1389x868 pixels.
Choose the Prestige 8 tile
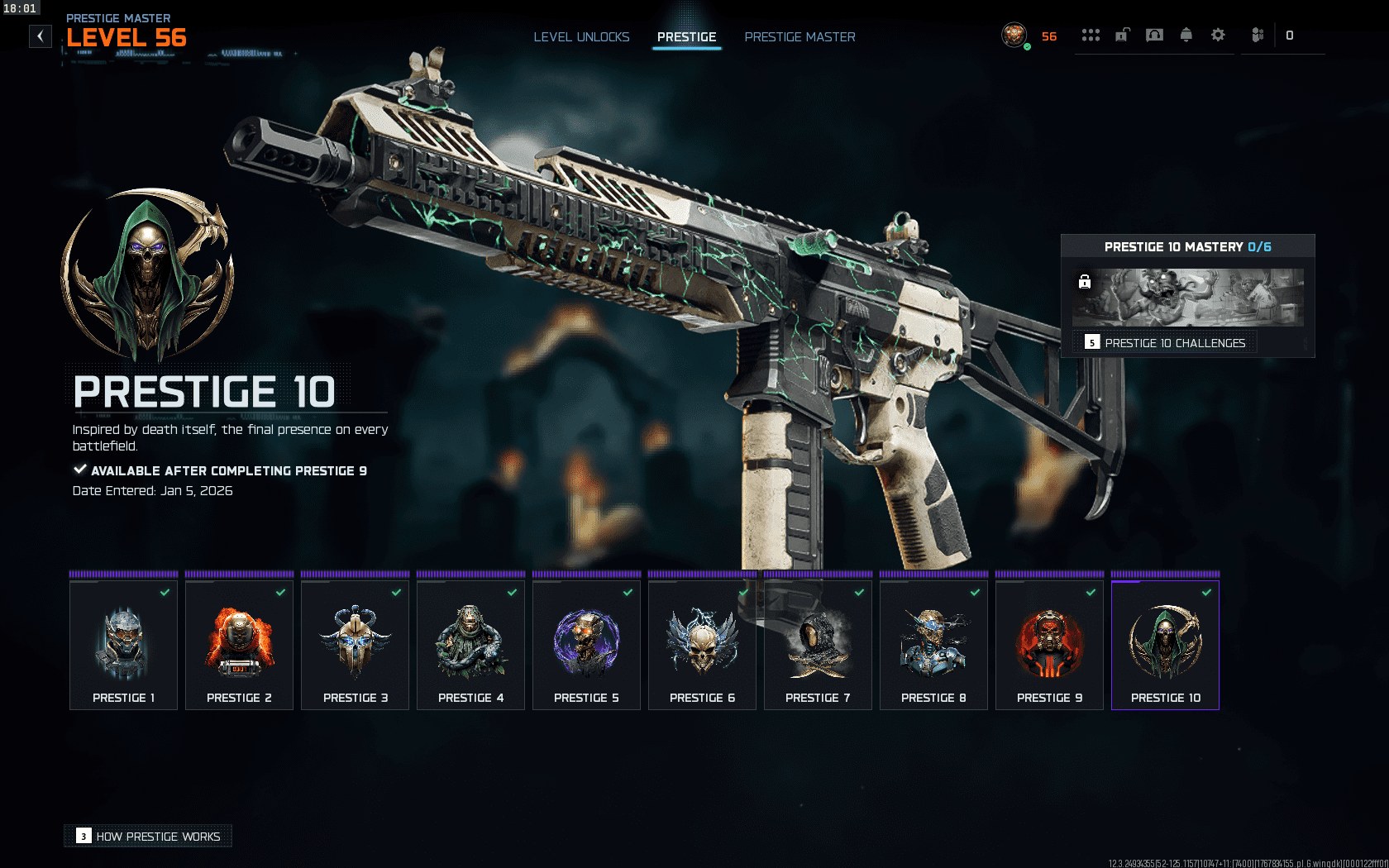(934, 645)
